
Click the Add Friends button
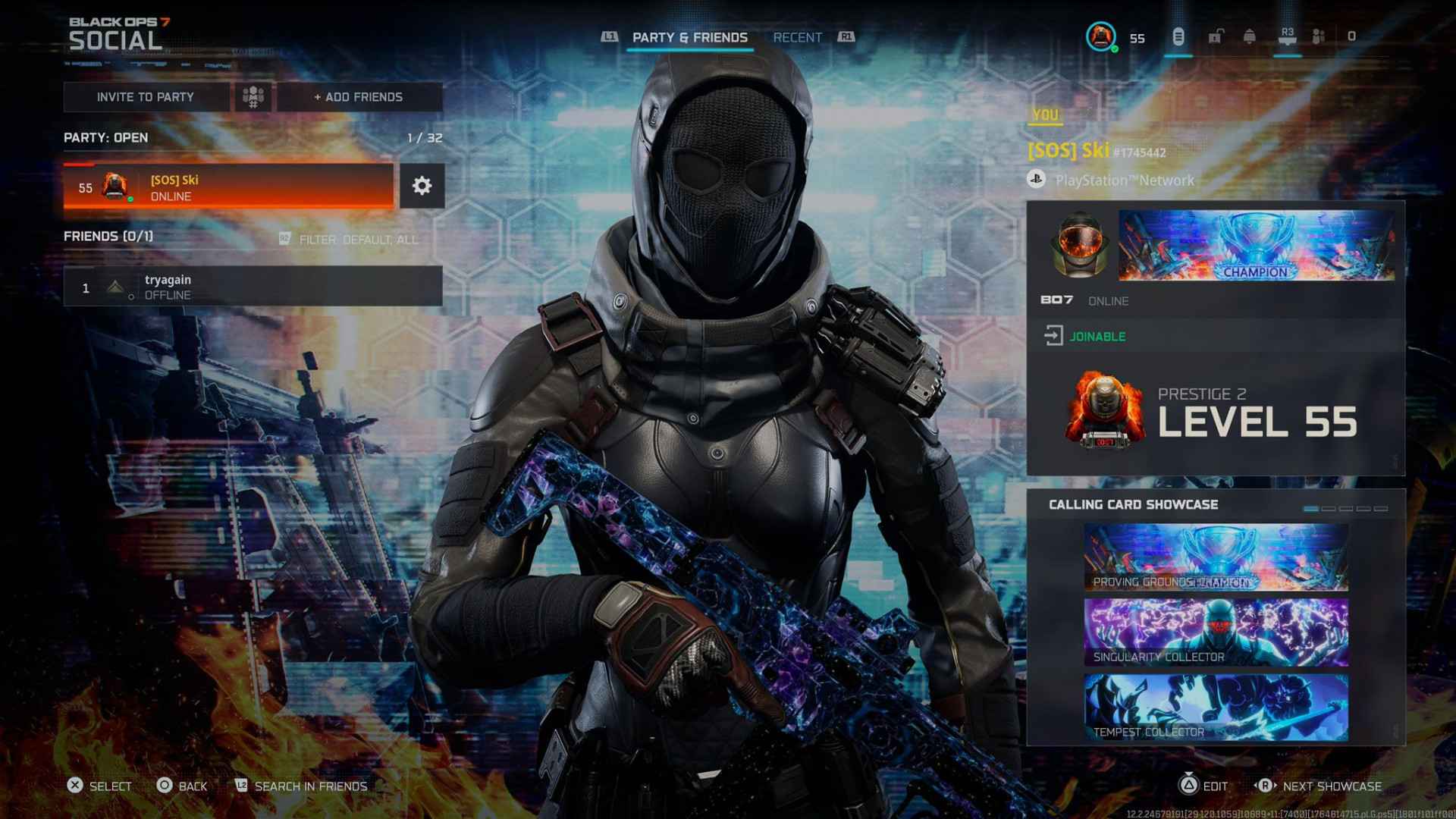[x=357, y=97]
